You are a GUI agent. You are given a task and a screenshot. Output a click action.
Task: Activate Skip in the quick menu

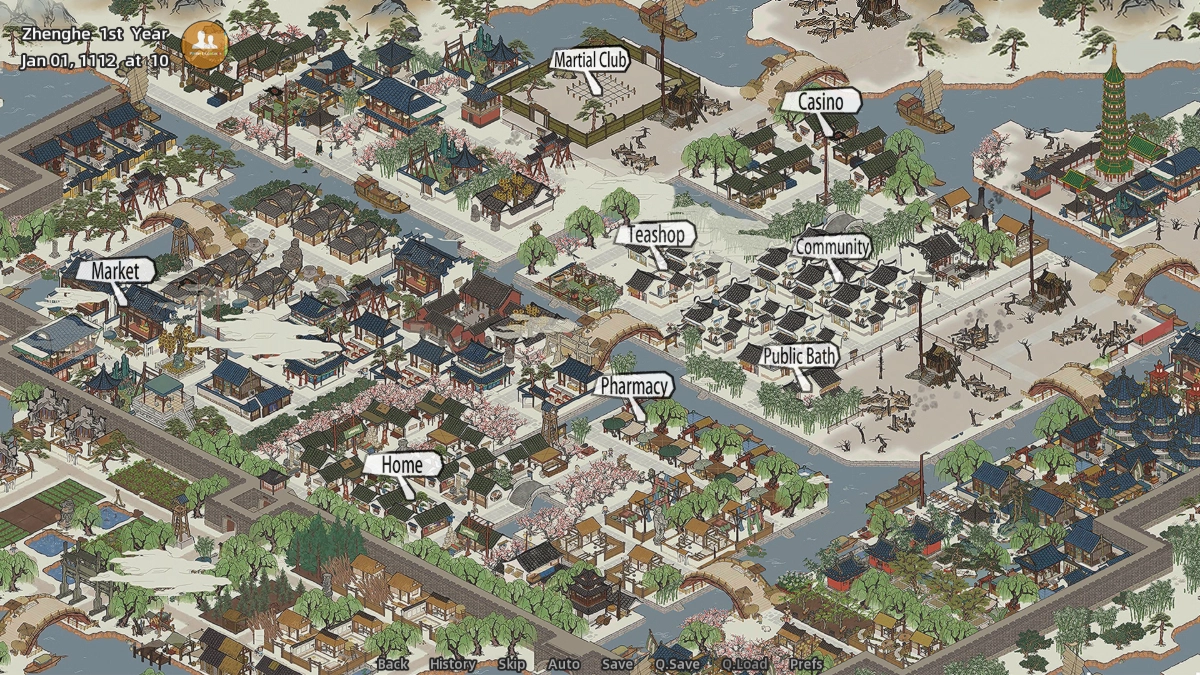pyautogui.click(x=511, y=664)
